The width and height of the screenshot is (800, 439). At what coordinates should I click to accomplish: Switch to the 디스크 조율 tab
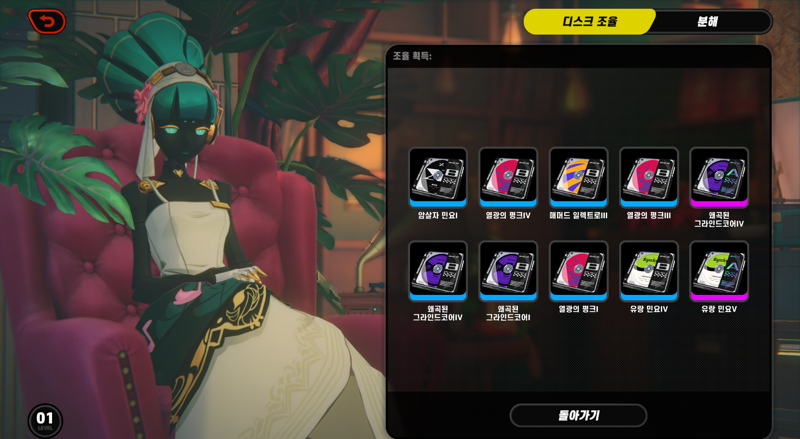point(589,21)
